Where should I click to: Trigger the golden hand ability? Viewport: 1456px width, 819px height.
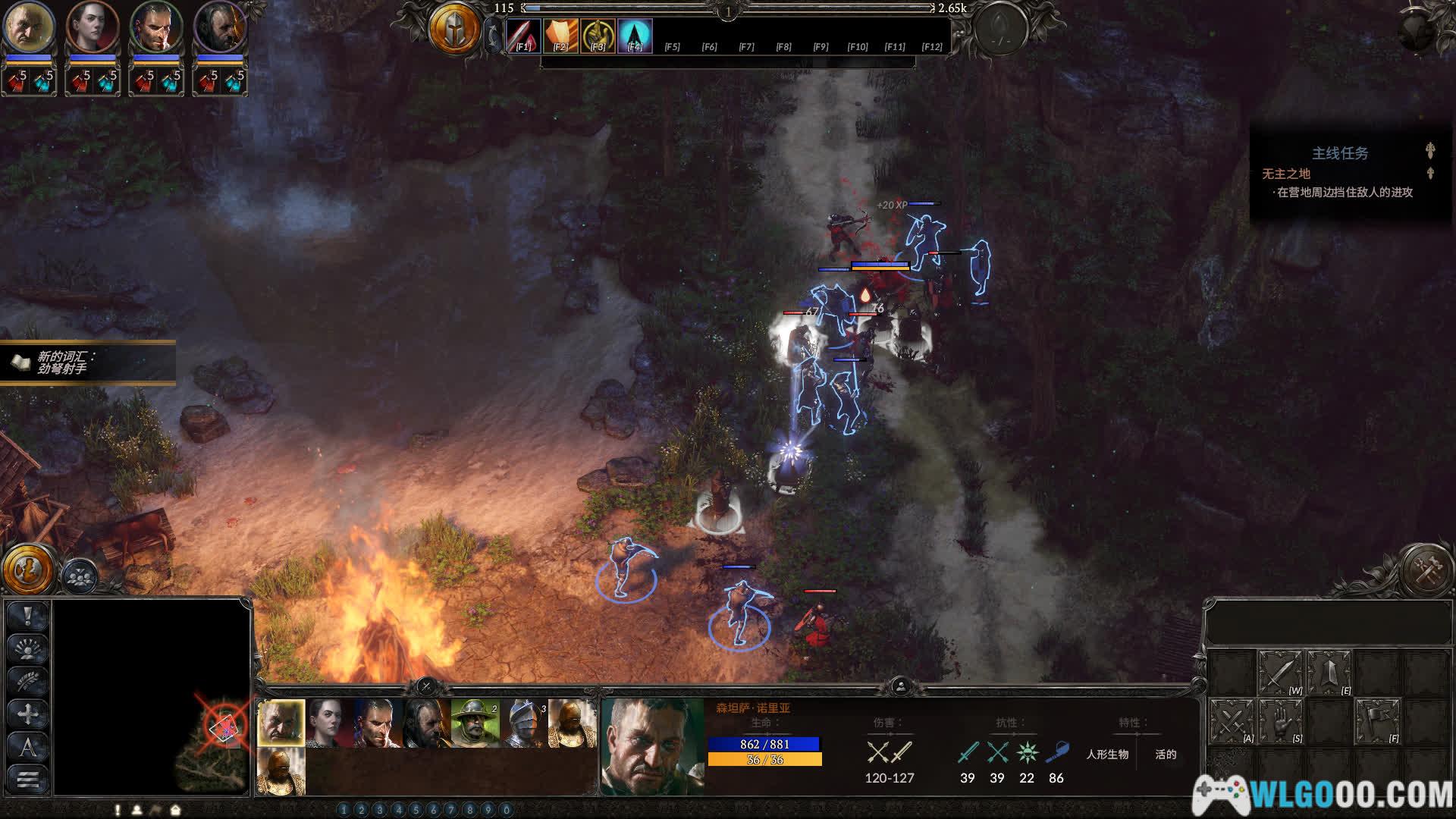point(598,35)
